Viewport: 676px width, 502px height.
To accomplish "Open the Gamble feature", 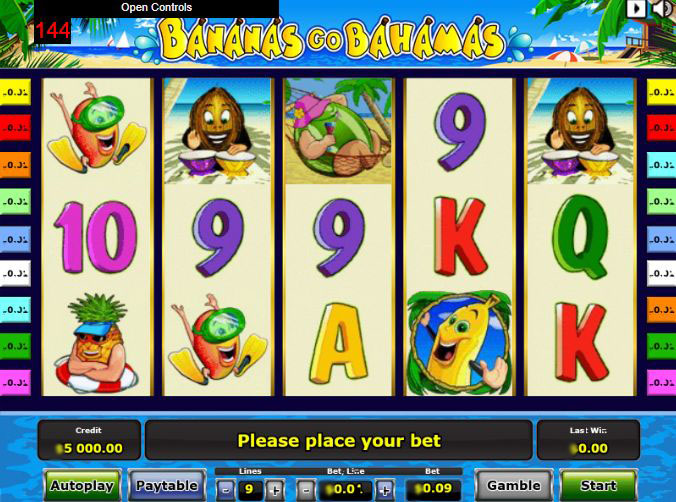I will [514, 486].
